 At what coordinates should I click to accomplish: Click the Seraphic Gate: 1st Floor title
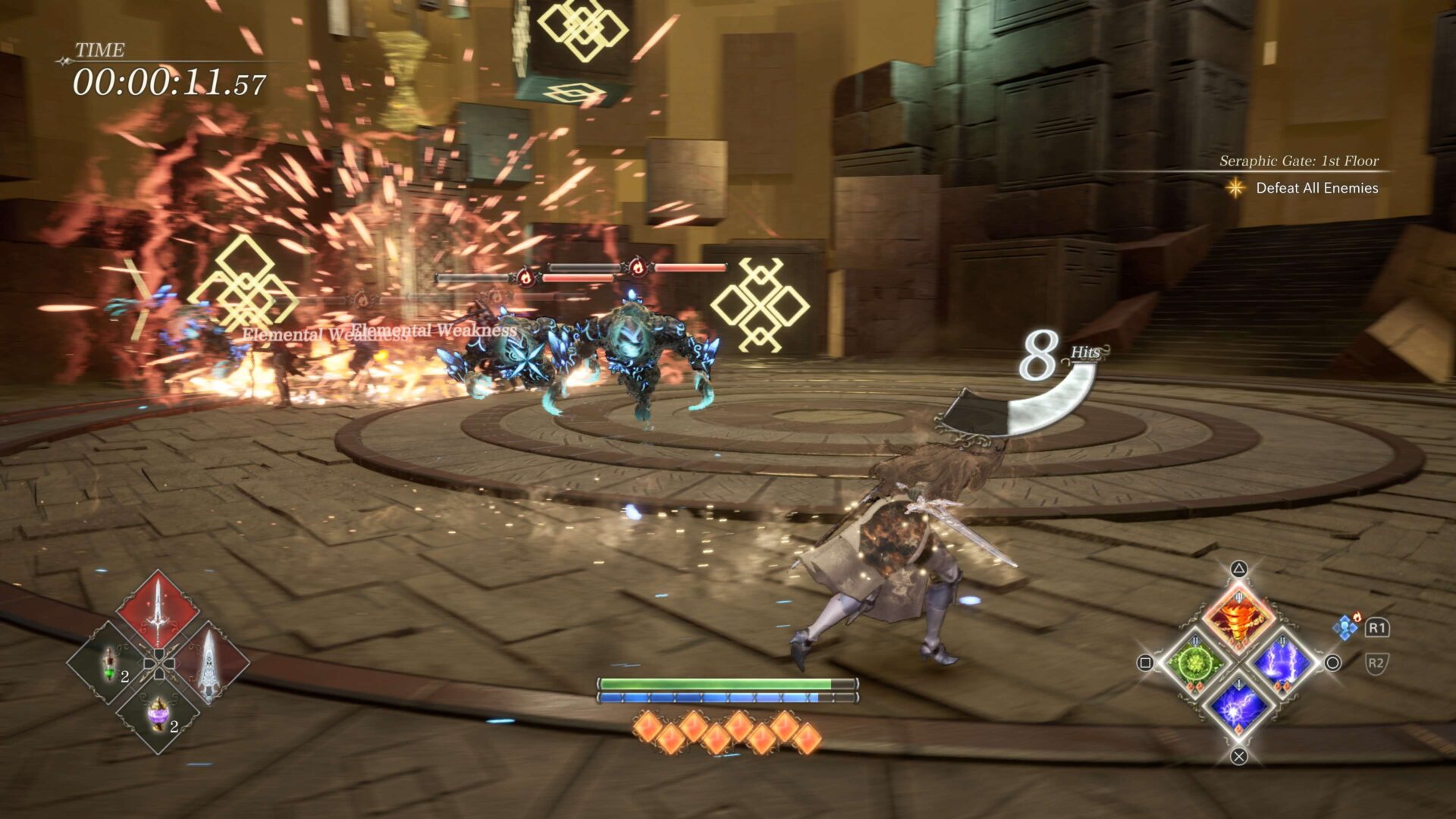coord(1300,162)
